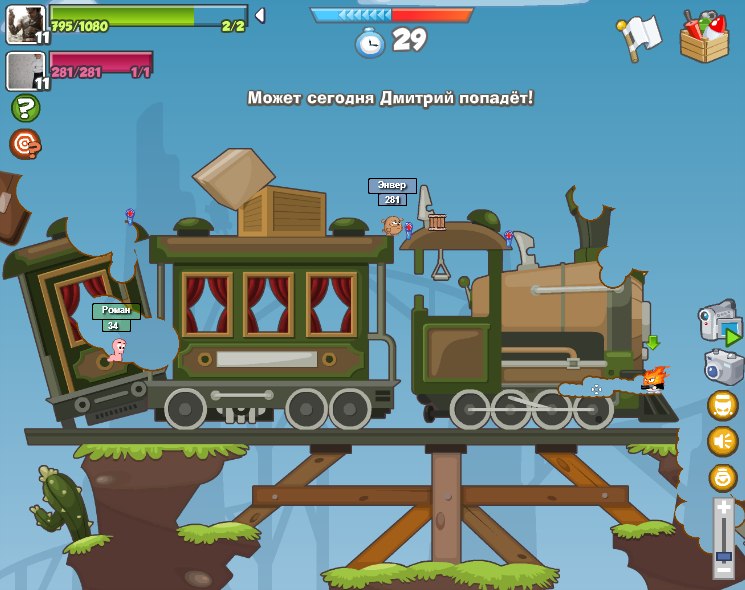Start video recording with the camcorder icon
745x590 pixels.
point(718,322)
